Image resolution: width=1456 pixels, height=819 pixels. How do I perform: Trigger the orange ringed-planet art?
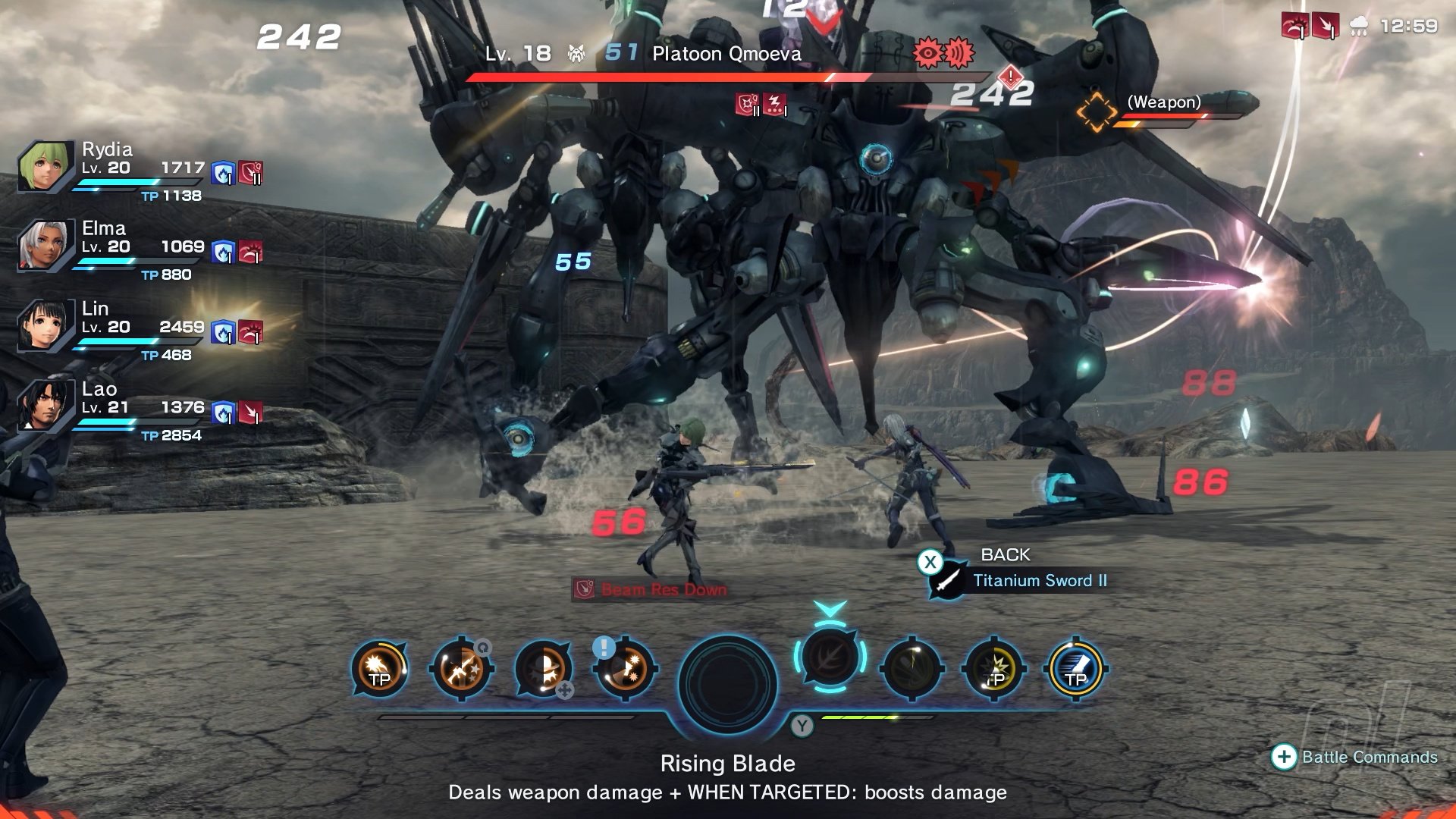(543, 669)
